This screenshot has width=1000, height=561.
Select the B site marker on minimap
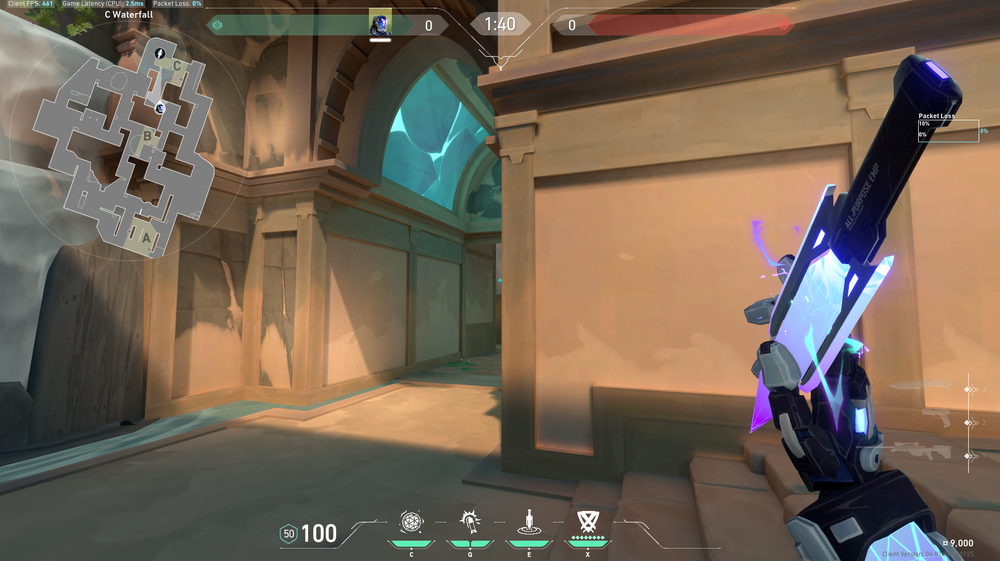(x=148, y=136)
